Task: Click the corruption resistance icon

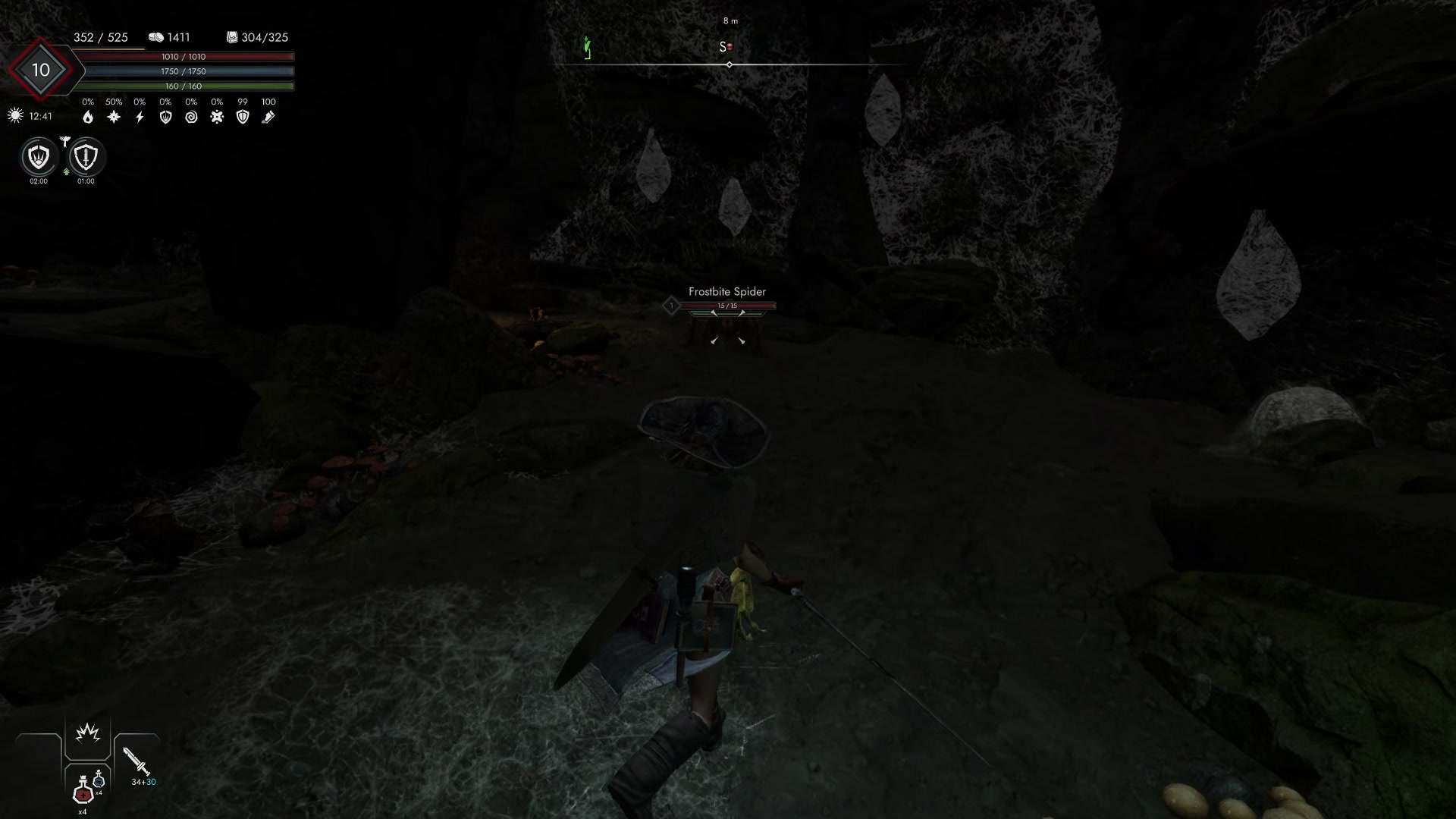Action: pyautogui.click(x=218, y=117)
